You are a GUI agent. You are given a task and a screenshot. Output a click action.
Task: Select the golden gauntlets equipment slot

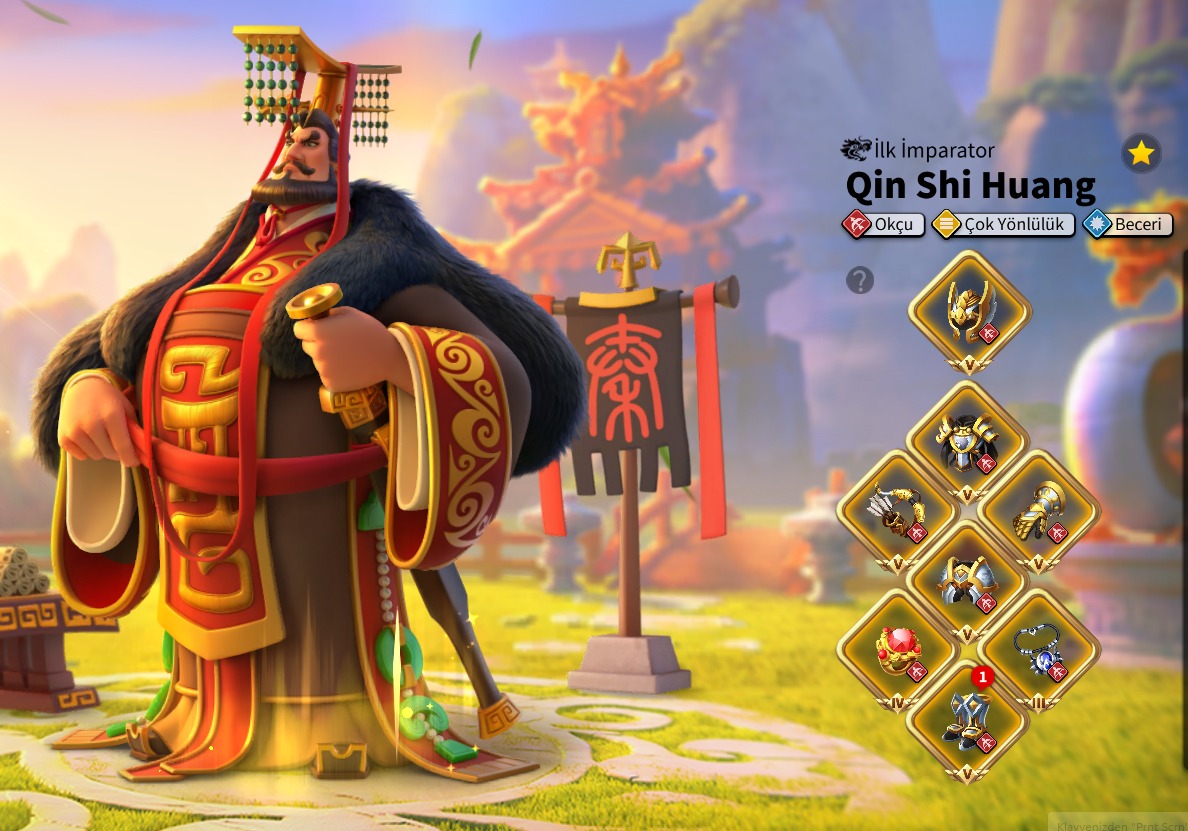pyautogui.click(x=1038, y=511)
